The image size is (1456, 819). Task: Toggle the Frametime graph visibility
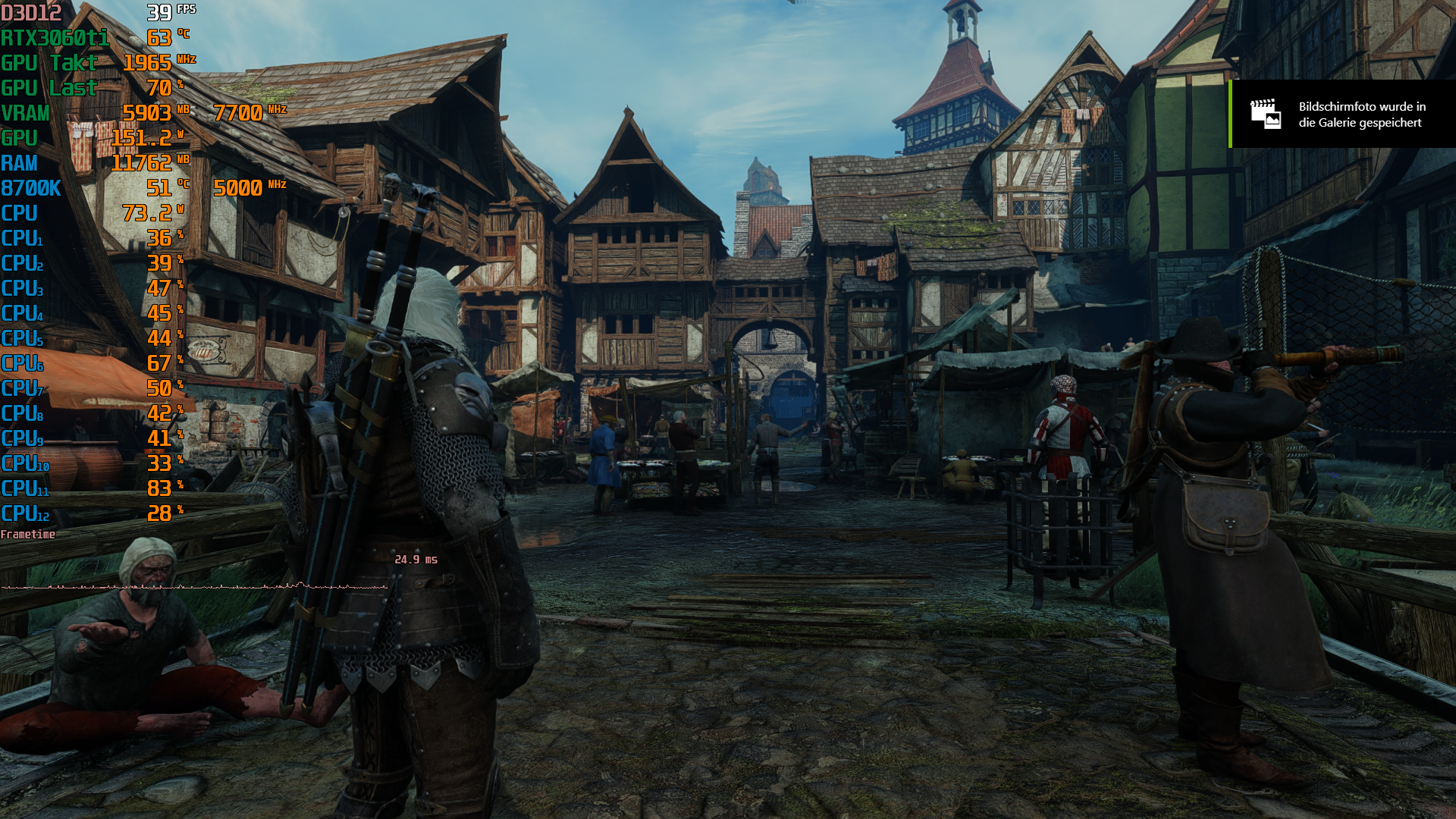click(27, 535)
